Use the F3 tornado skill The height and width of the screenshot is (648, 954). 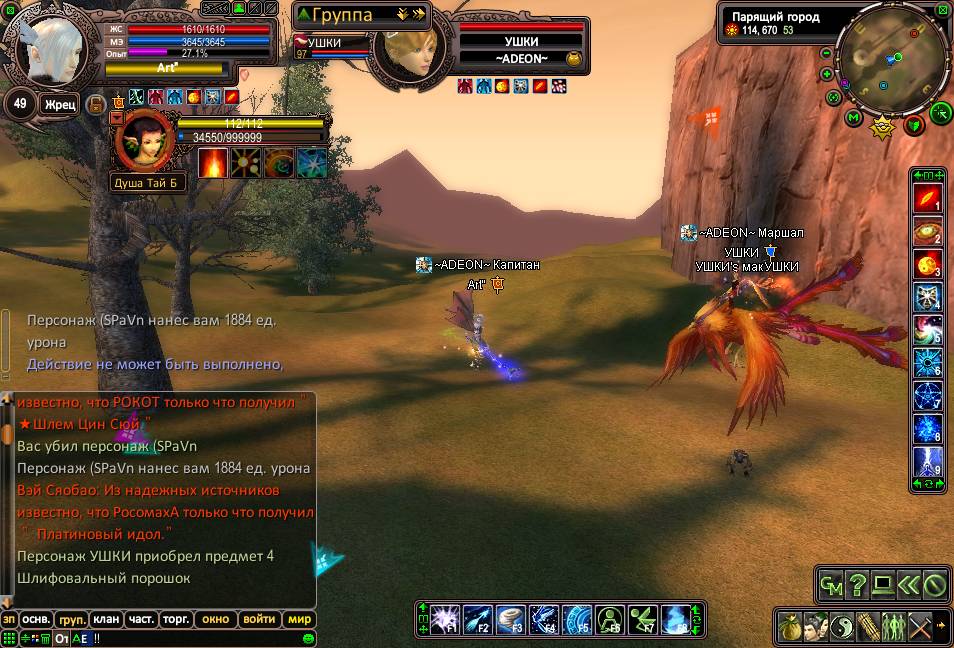(x=511, y=620)
